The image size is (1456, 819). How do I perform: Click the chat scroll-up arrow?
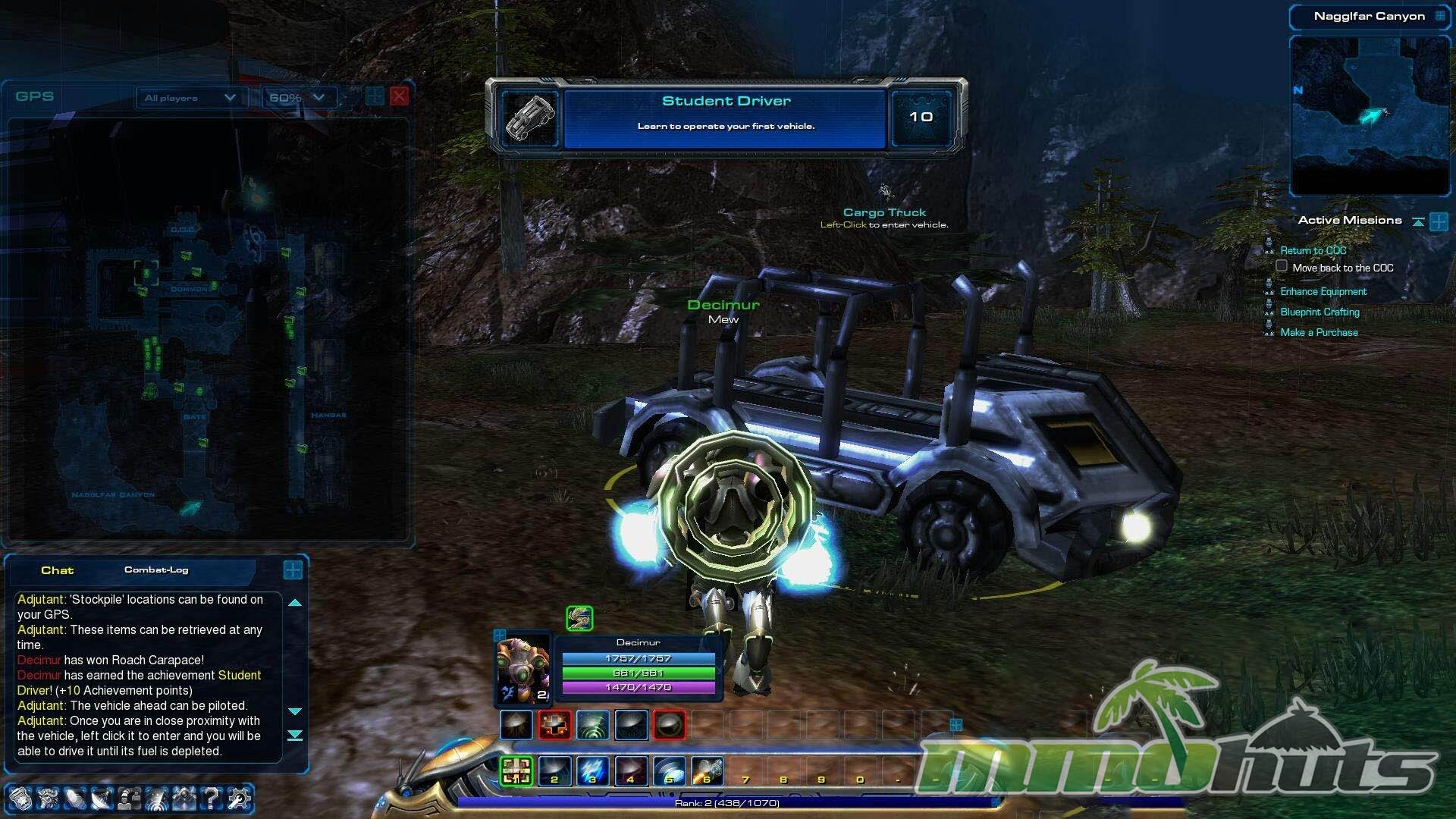(295, 603)
